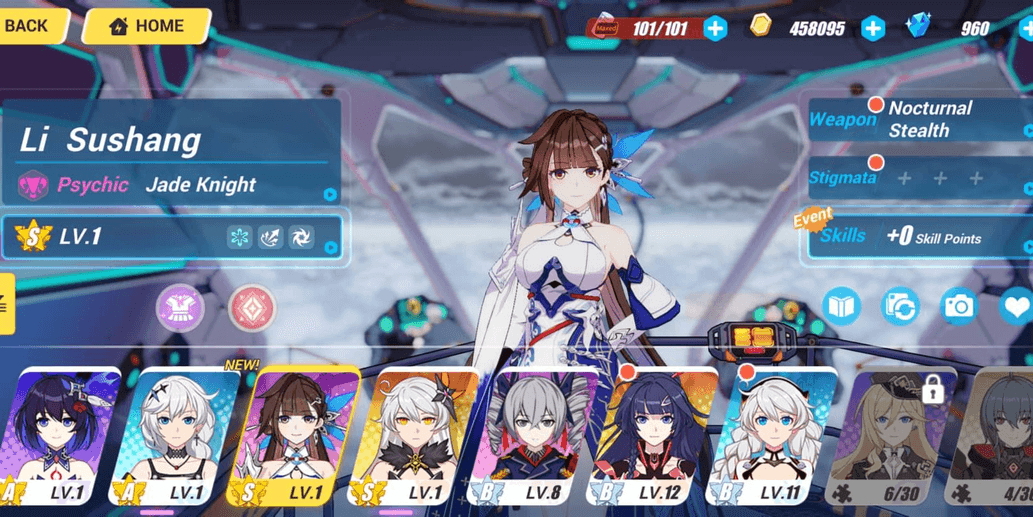
Task: Open the purple outfit icon
Action: (x=180, y=307)
